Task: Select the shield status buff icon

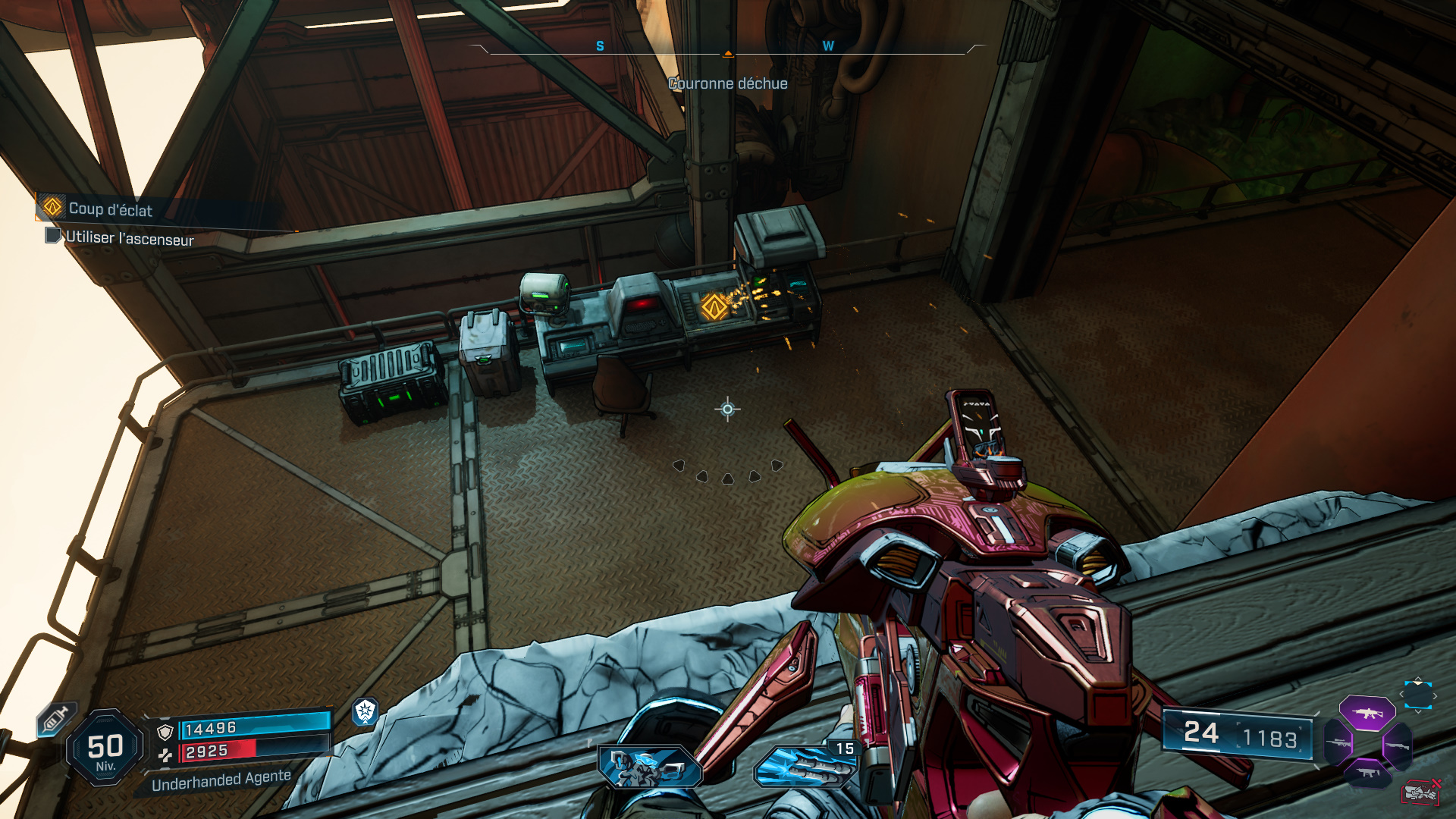Action: click(x=366, y=711)
